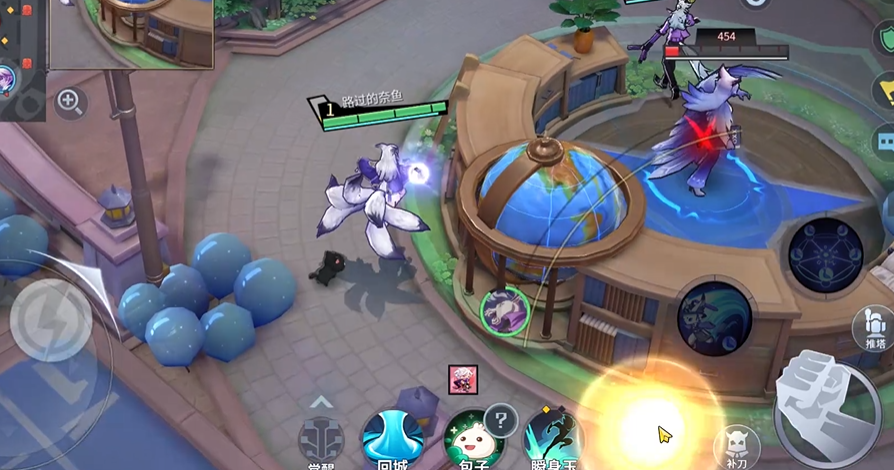The width and height of the screenshot is (894, 470).
Task: Click the minimap zoom magnifier button
Action: click(69, 99)
